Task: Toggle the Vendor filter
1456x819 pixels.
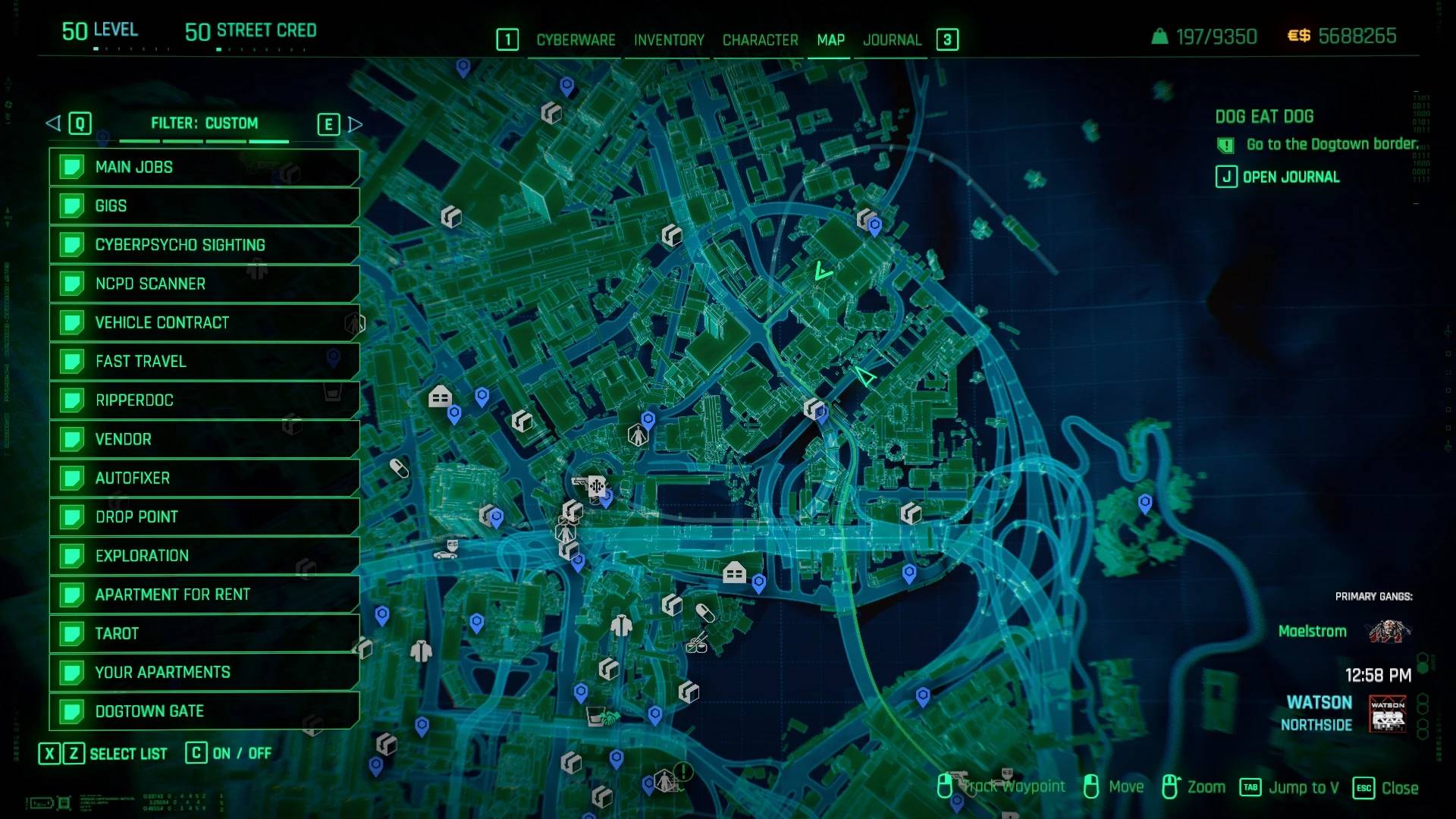Action: tap(203, 439)
